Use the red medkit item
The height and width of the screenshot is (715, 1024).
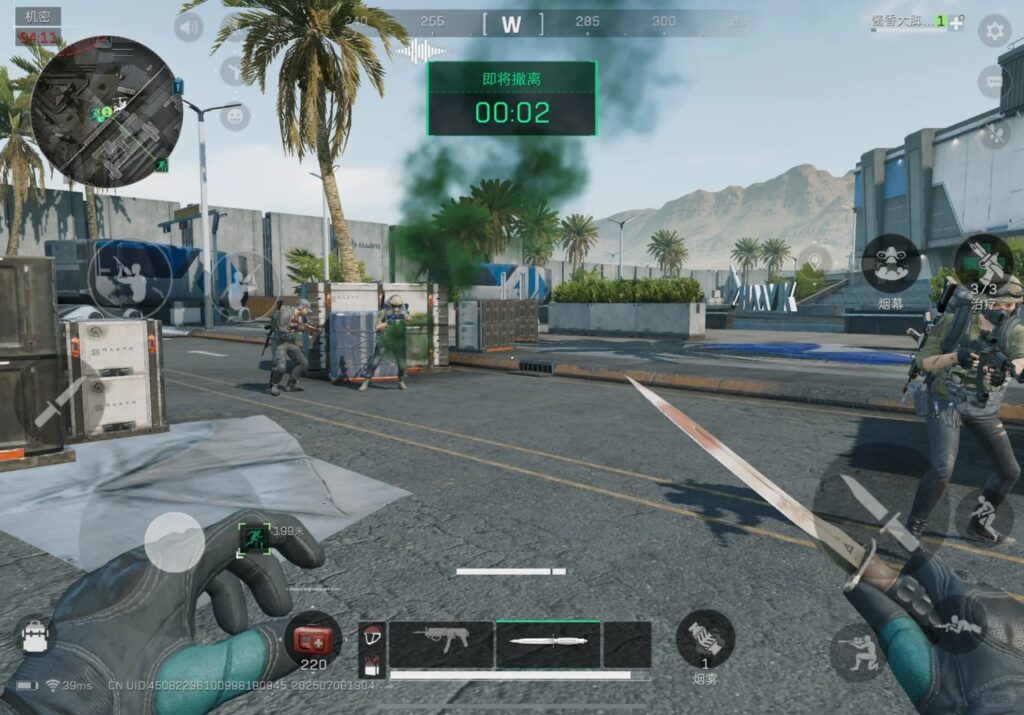(313, 637)
